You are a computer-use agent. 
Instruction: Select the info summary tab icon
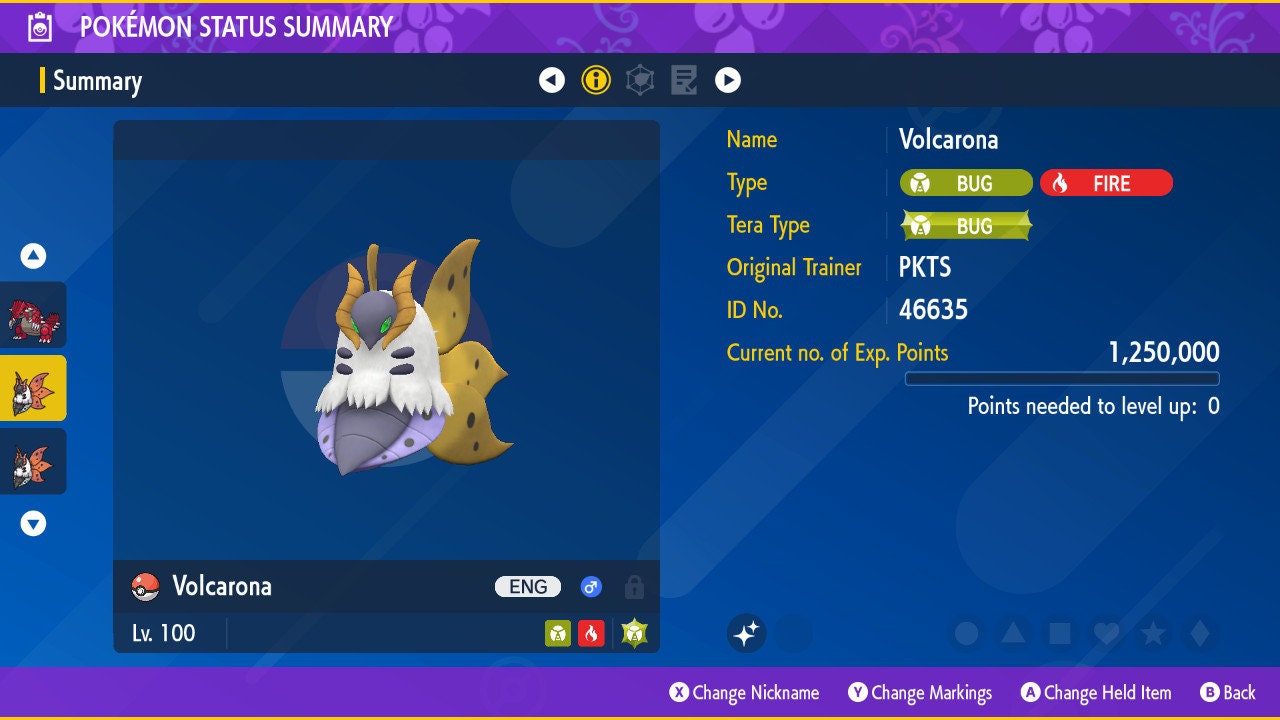(596, 80)
